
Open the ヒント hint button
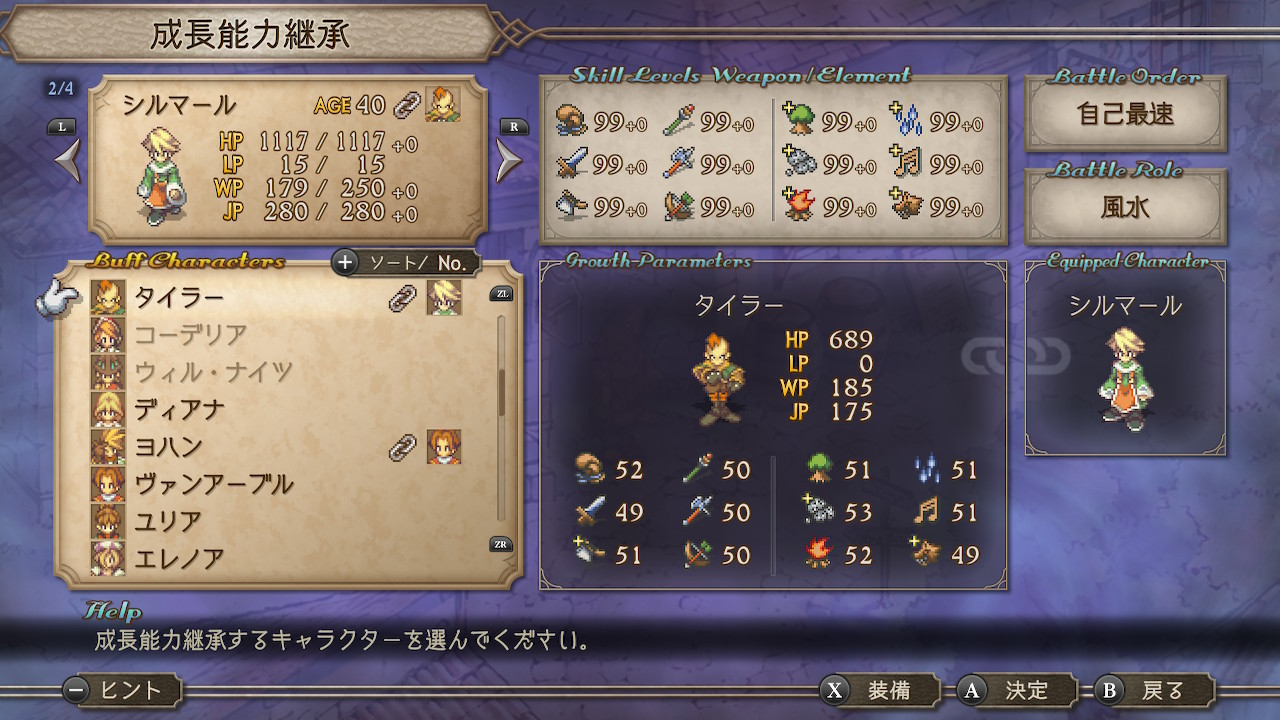(122, 690)
